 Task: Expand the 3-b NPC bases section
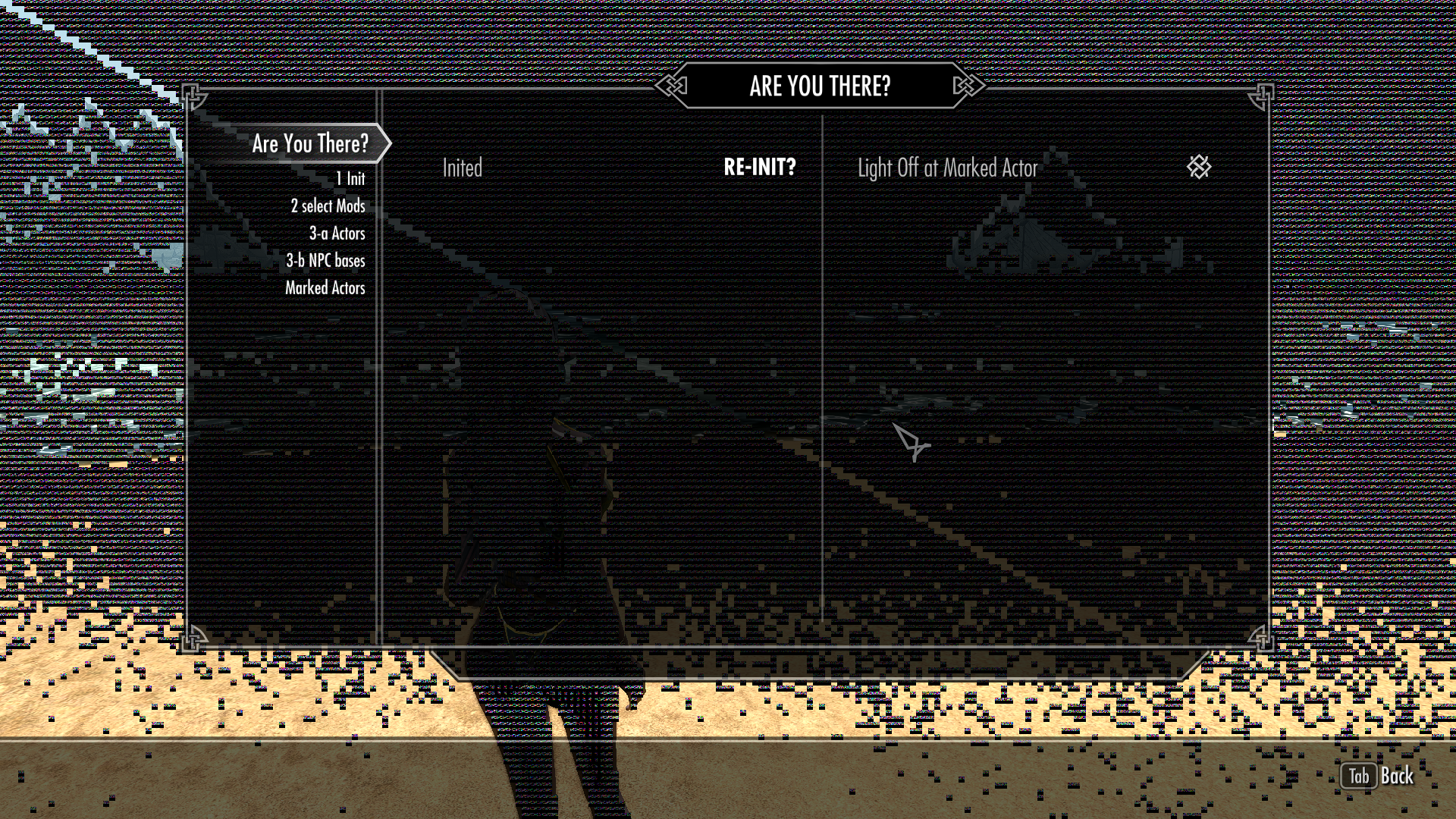point(328,260)
